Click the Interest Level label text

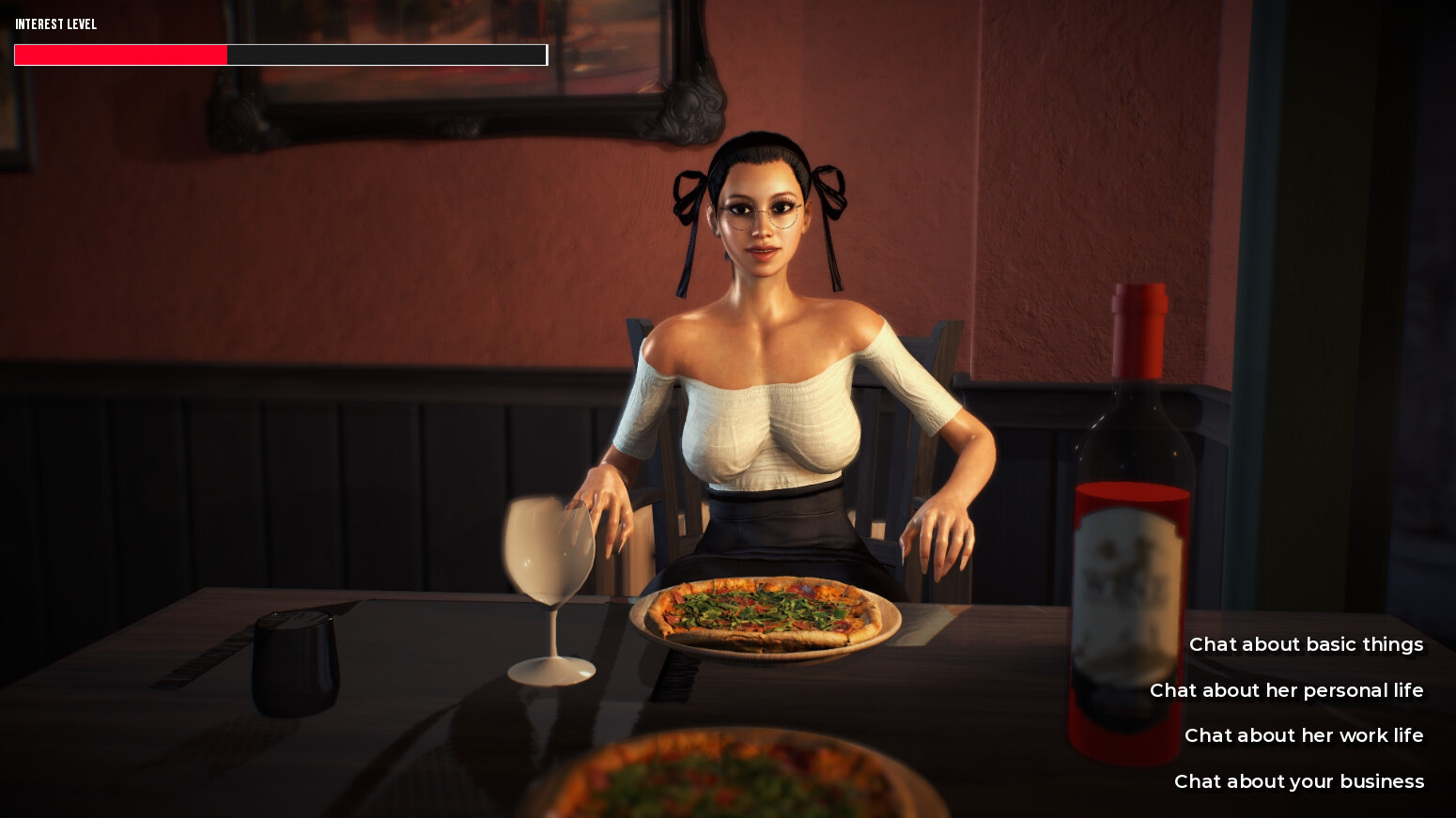(x=54, y=24)
